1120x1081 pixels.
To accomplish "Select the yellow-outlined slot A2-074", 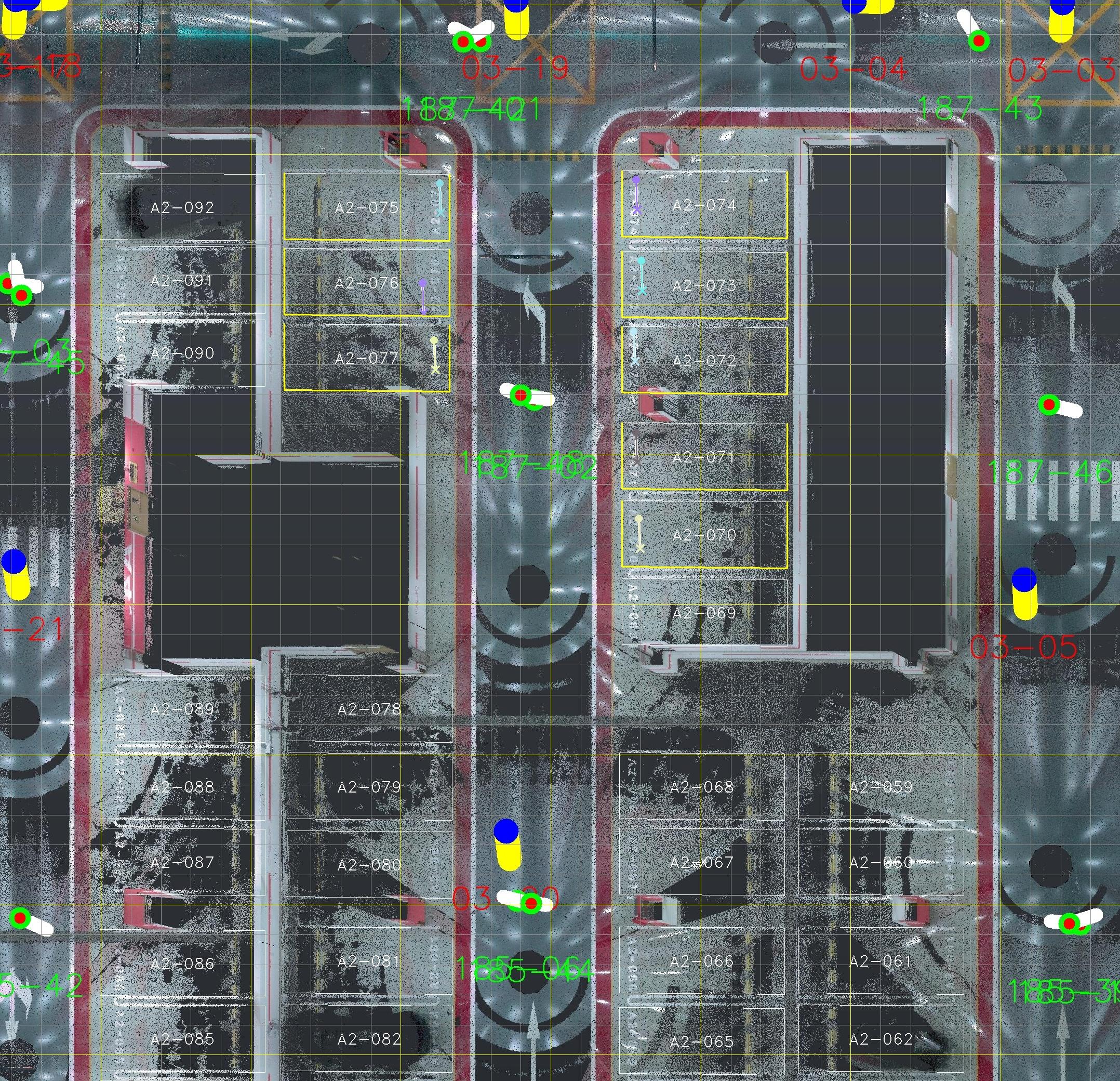I will 704,205.
